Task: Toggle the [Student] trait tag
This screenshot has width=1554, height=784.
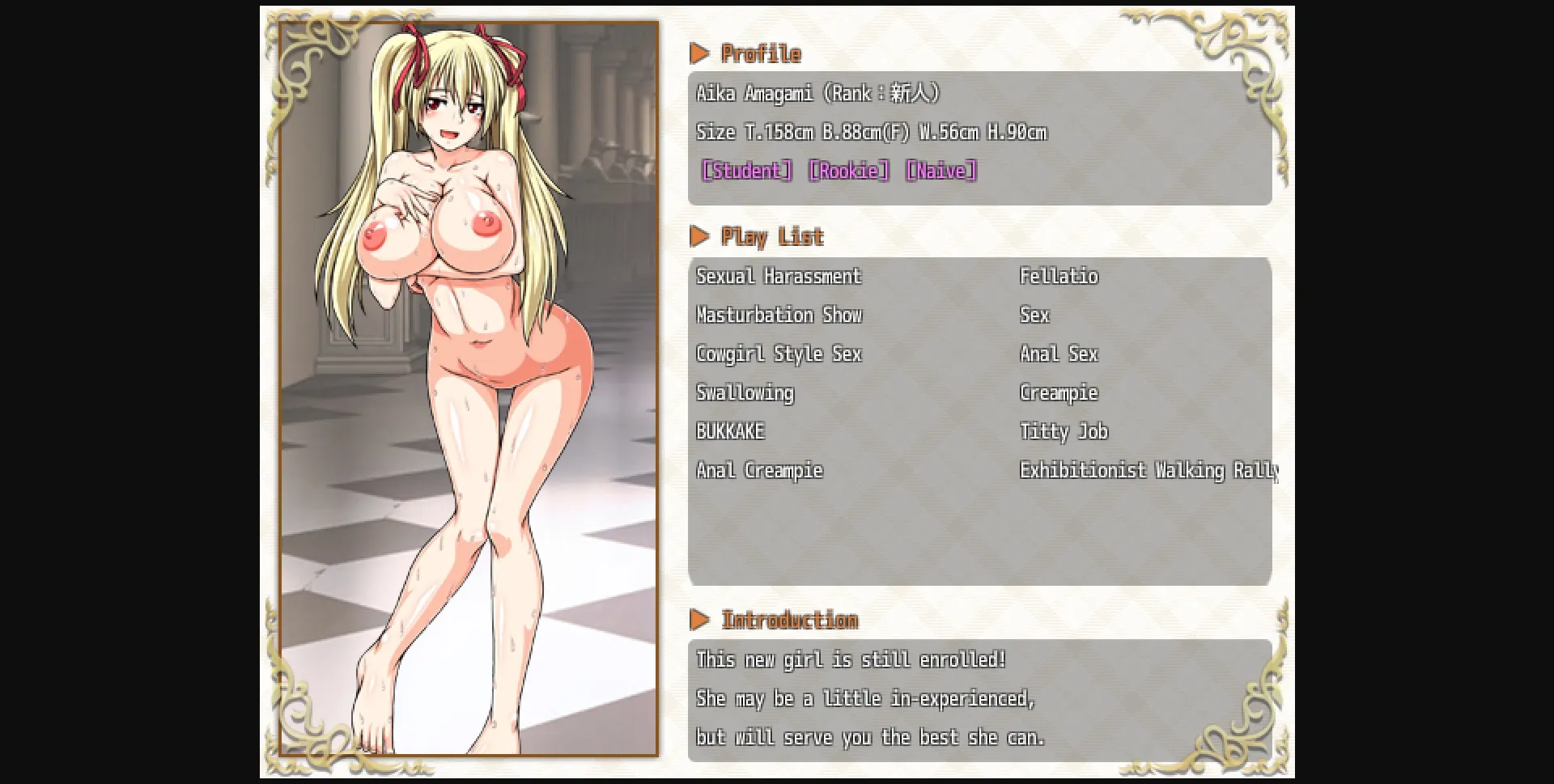Action: tap(745, 170)
